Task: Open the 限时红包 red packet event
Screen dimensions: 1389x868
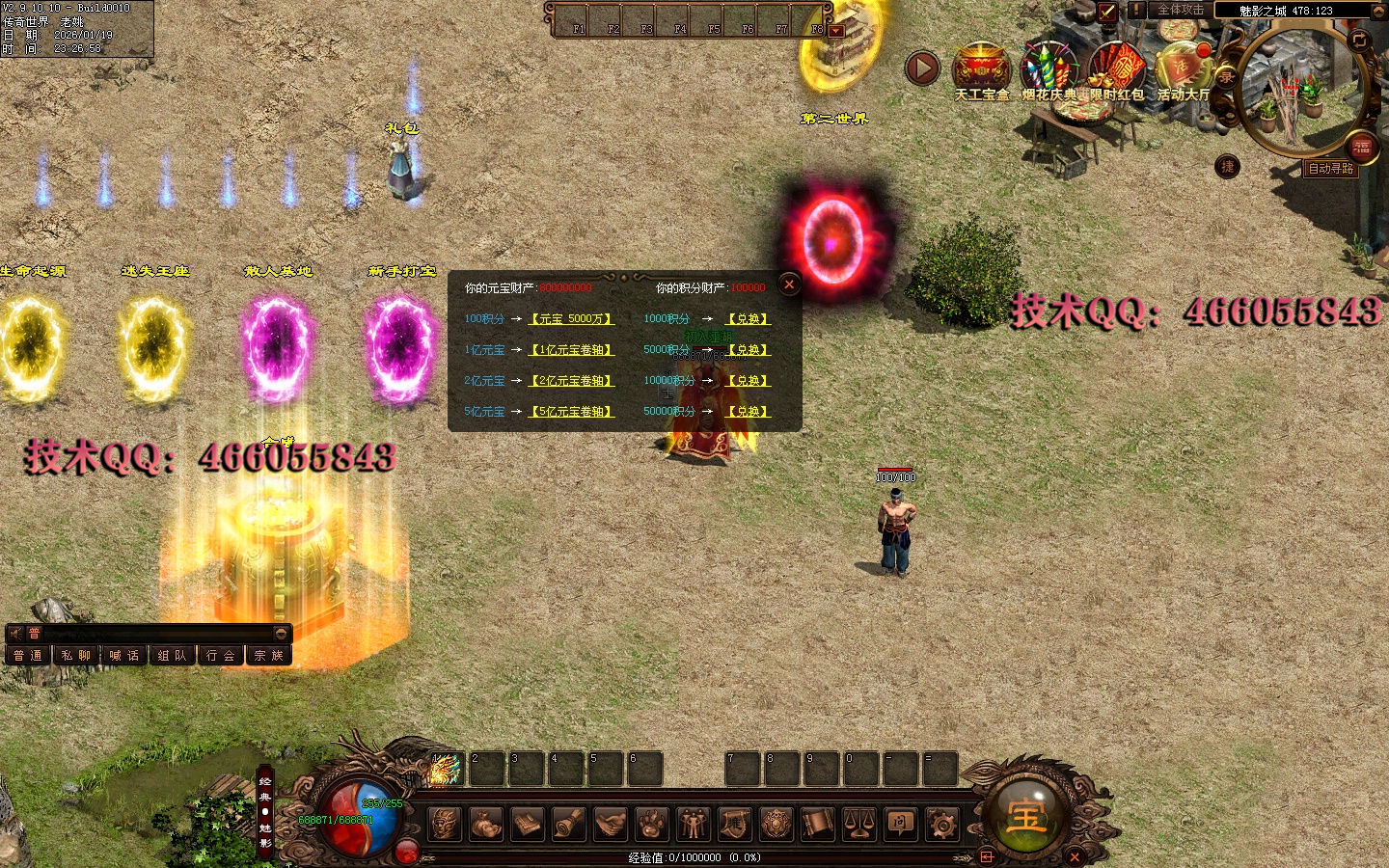Action: (1116, 68)
